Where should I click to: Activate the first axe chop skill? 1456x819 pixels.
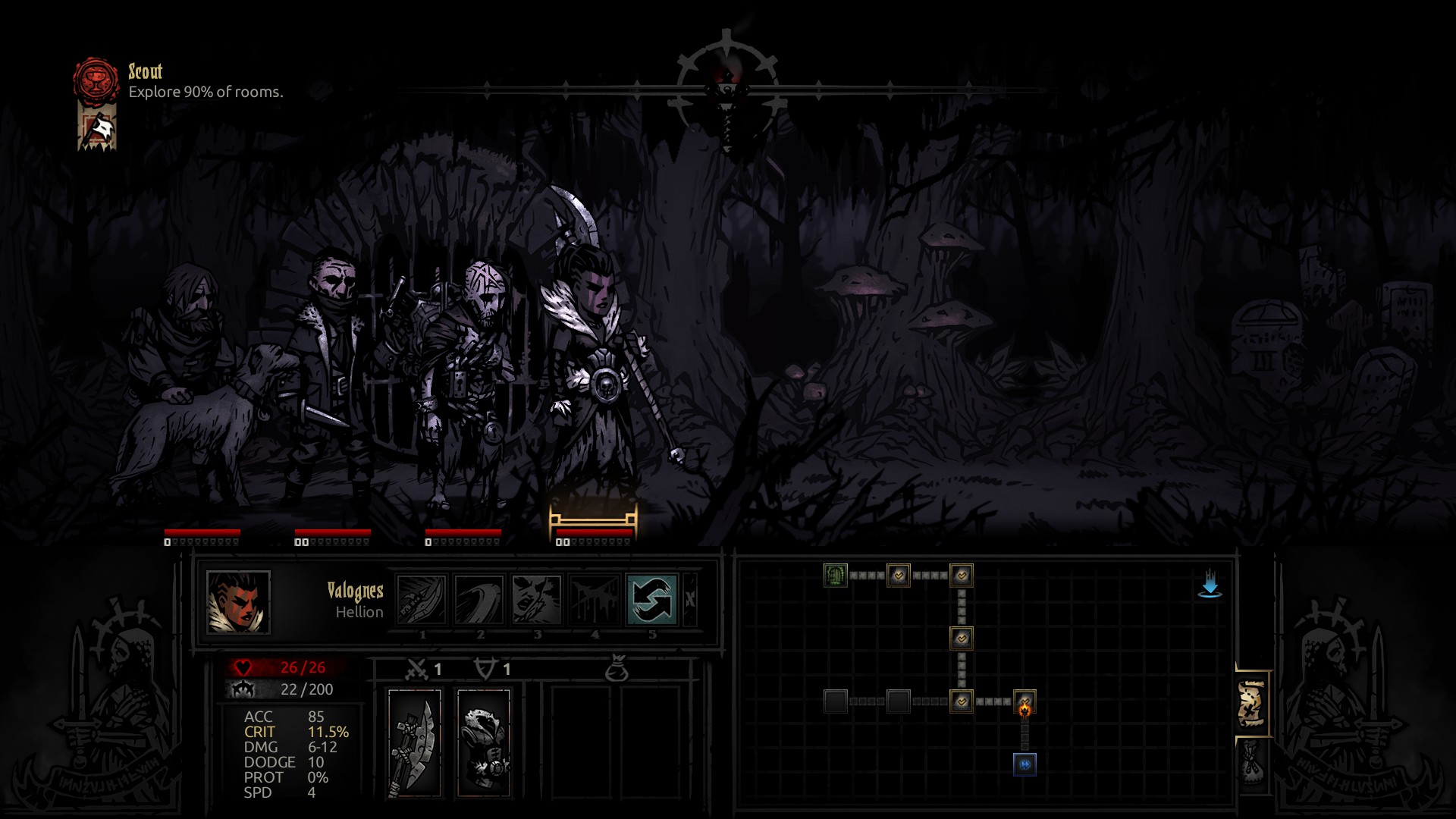coord(422,599)
